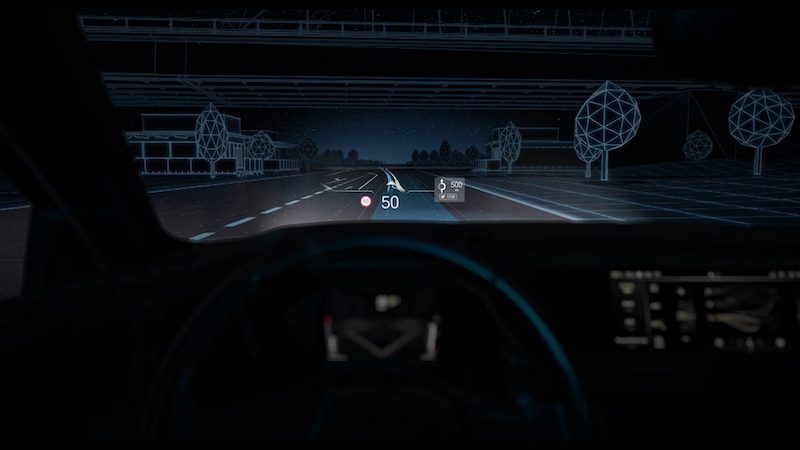Image resolution: width=800 pixels, height=450 pixels.
Task: Select the blue route guidance arrow
Action: (392, 181)
